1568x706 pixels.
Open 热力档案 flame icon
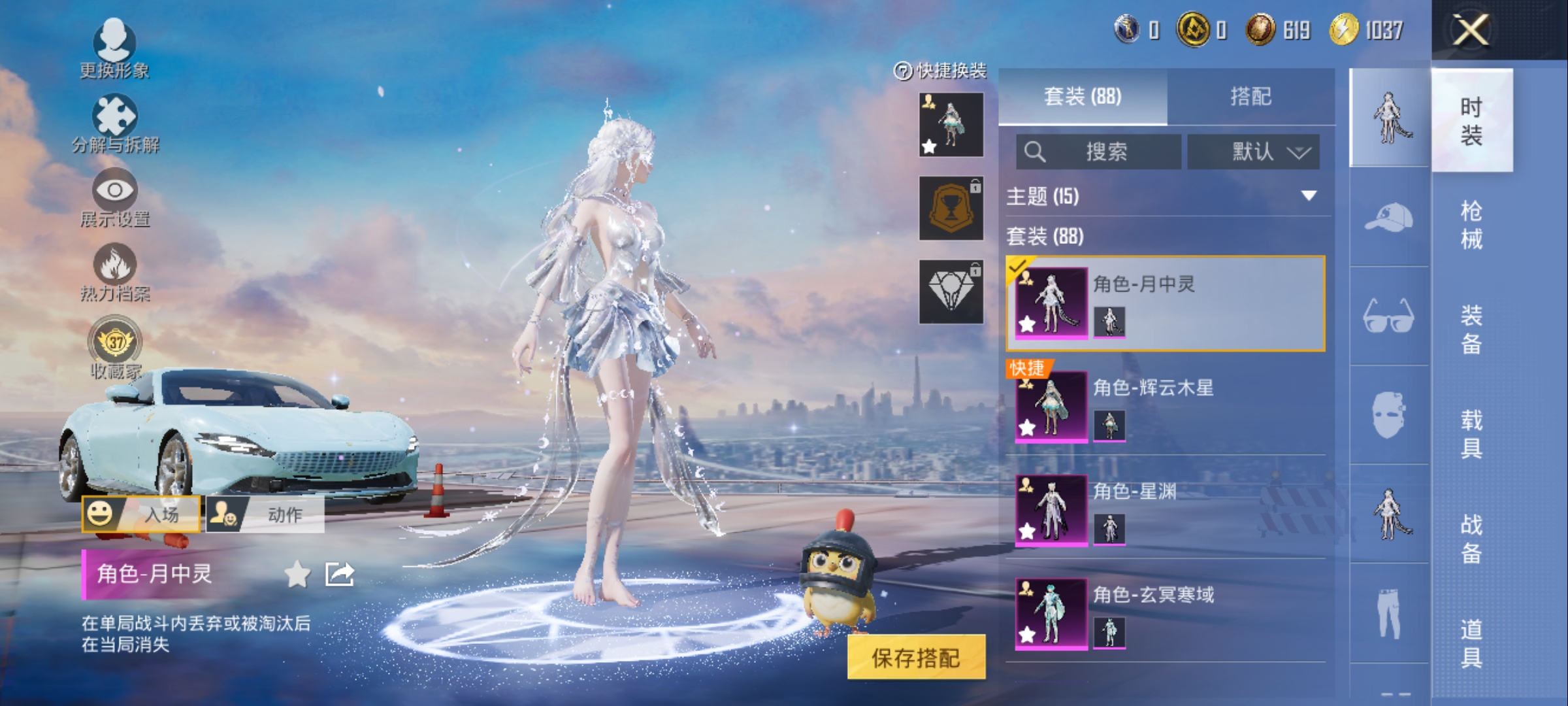(x=115, y=271)
